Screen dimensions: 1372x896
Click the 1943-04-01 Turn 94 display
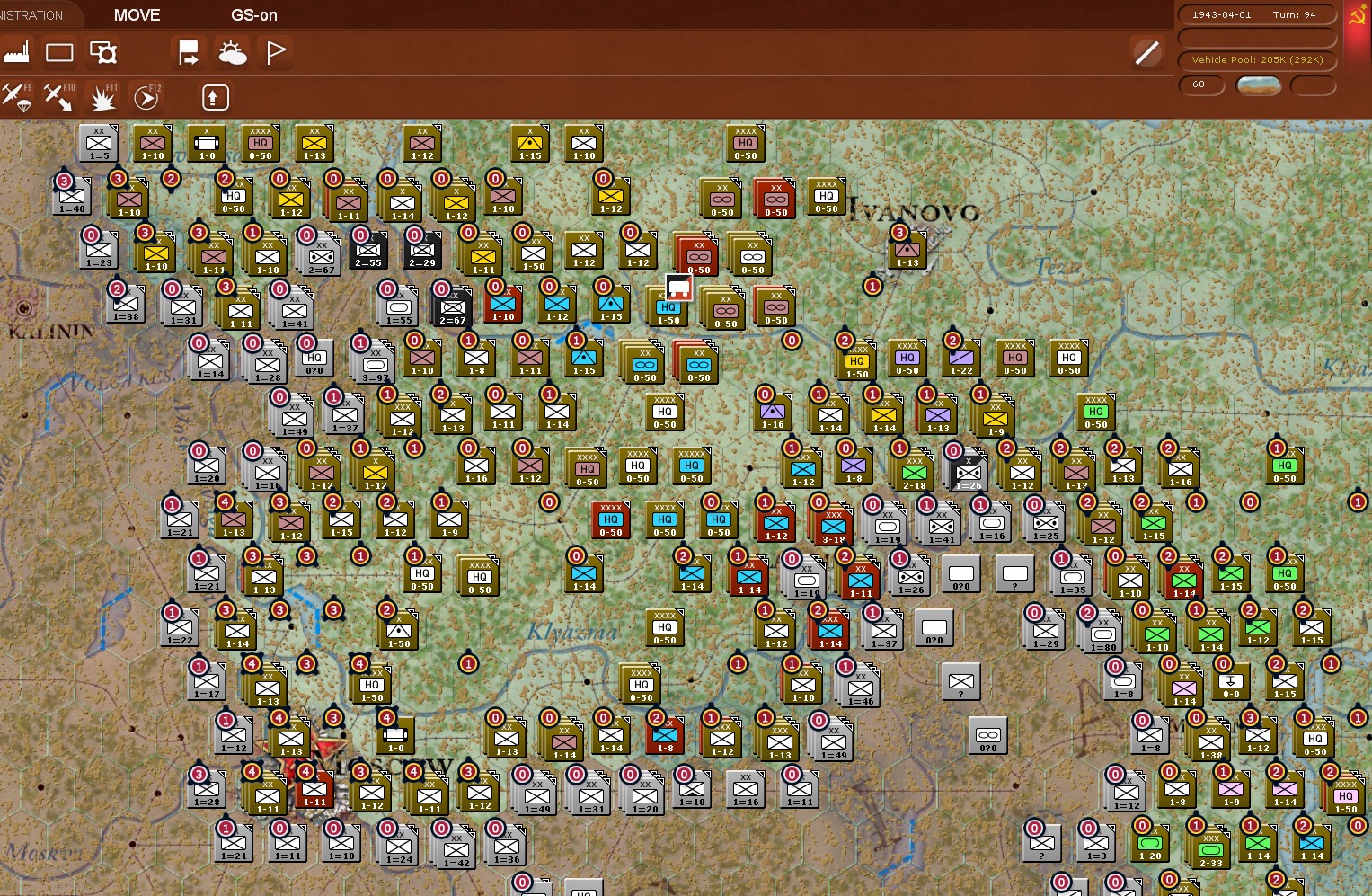(1255, 13)
